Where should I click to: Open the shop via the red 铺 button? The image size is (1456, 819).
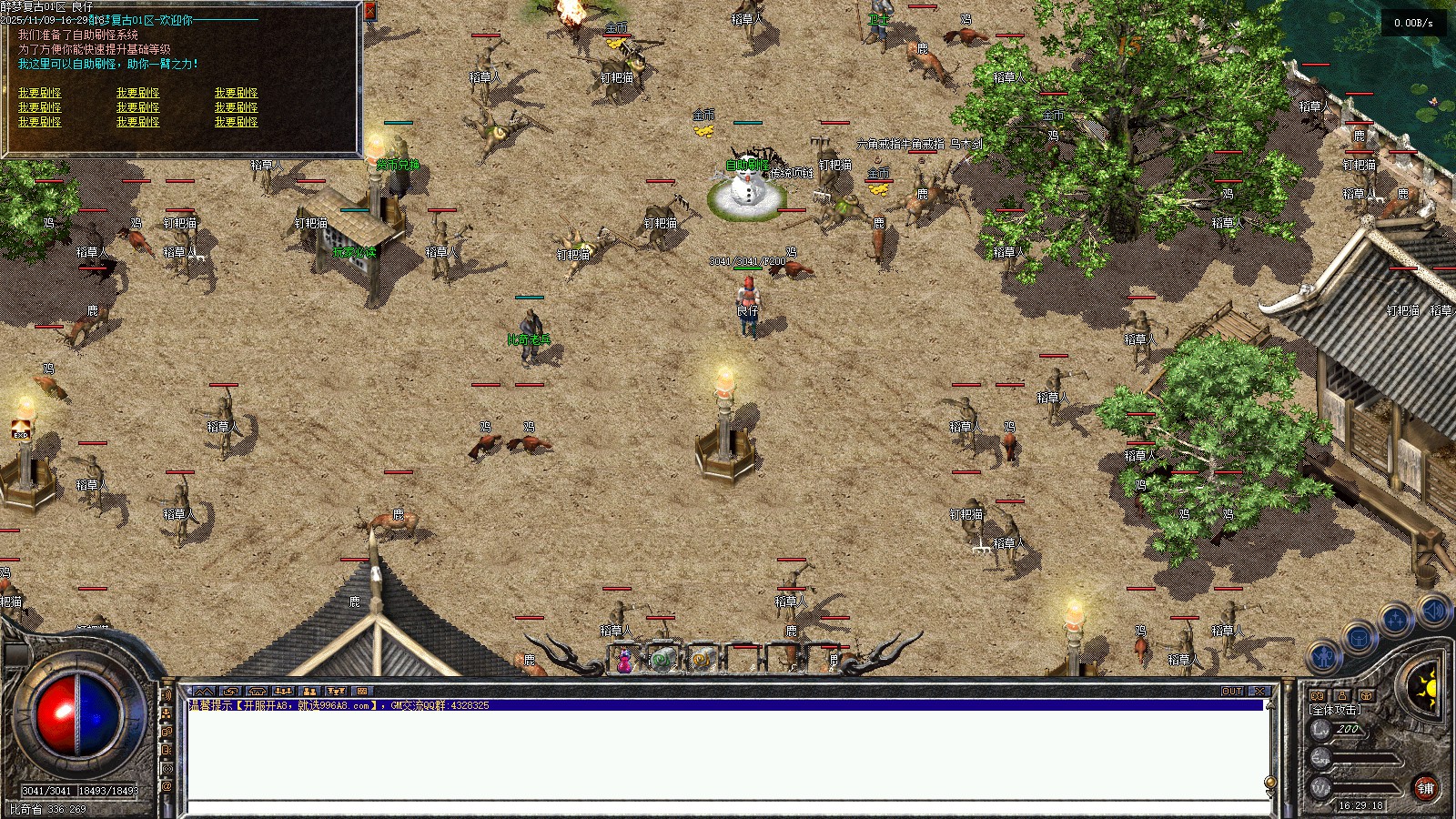coord(1425,788)
